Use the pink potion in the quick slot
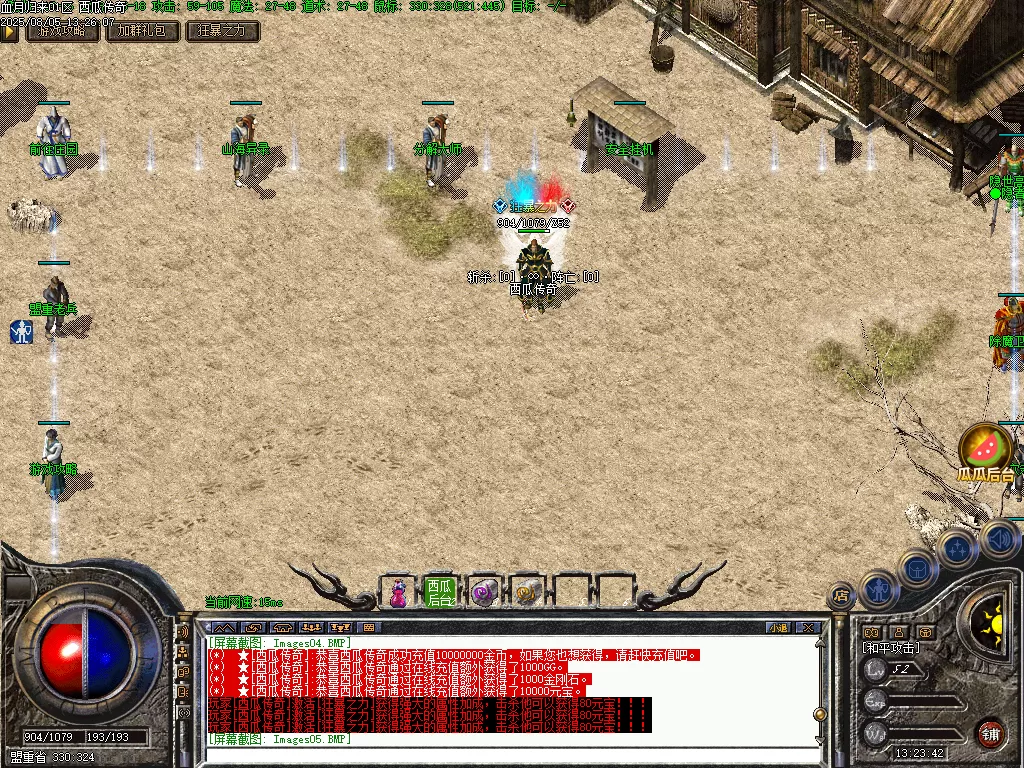Viewport: 1024px width, 768px height. (x=398, y=592)
